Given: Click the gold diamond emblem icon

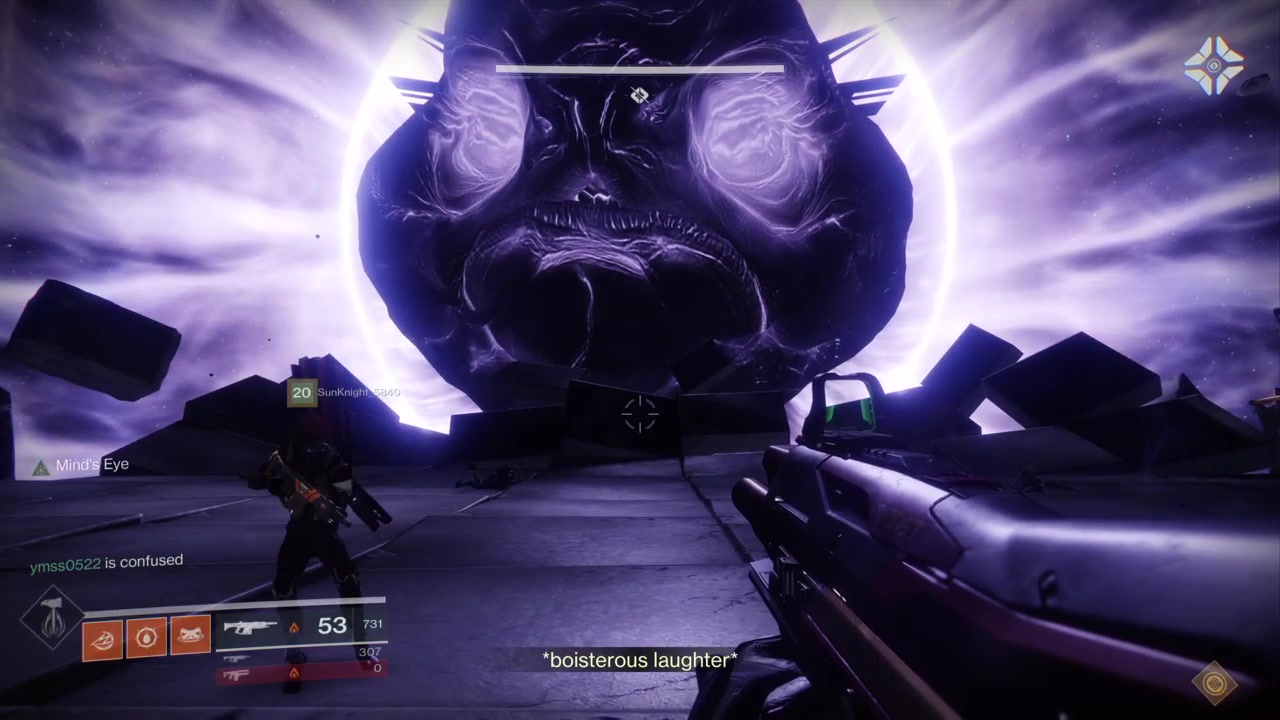Looking at the screenshot, I should click(1215, 683).
